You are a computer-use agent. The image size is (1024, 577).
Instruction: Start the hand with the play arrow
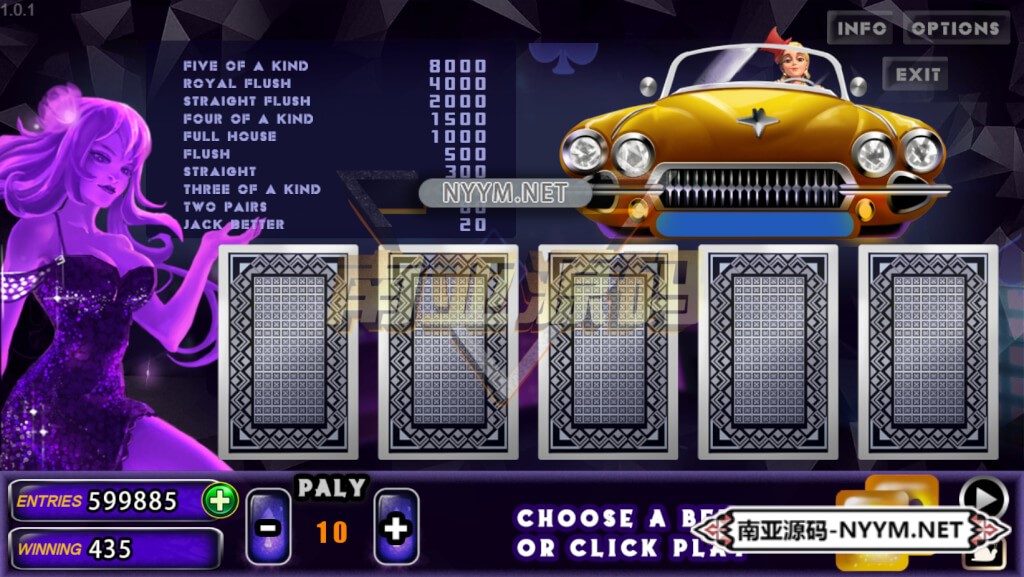coord(983,497)
